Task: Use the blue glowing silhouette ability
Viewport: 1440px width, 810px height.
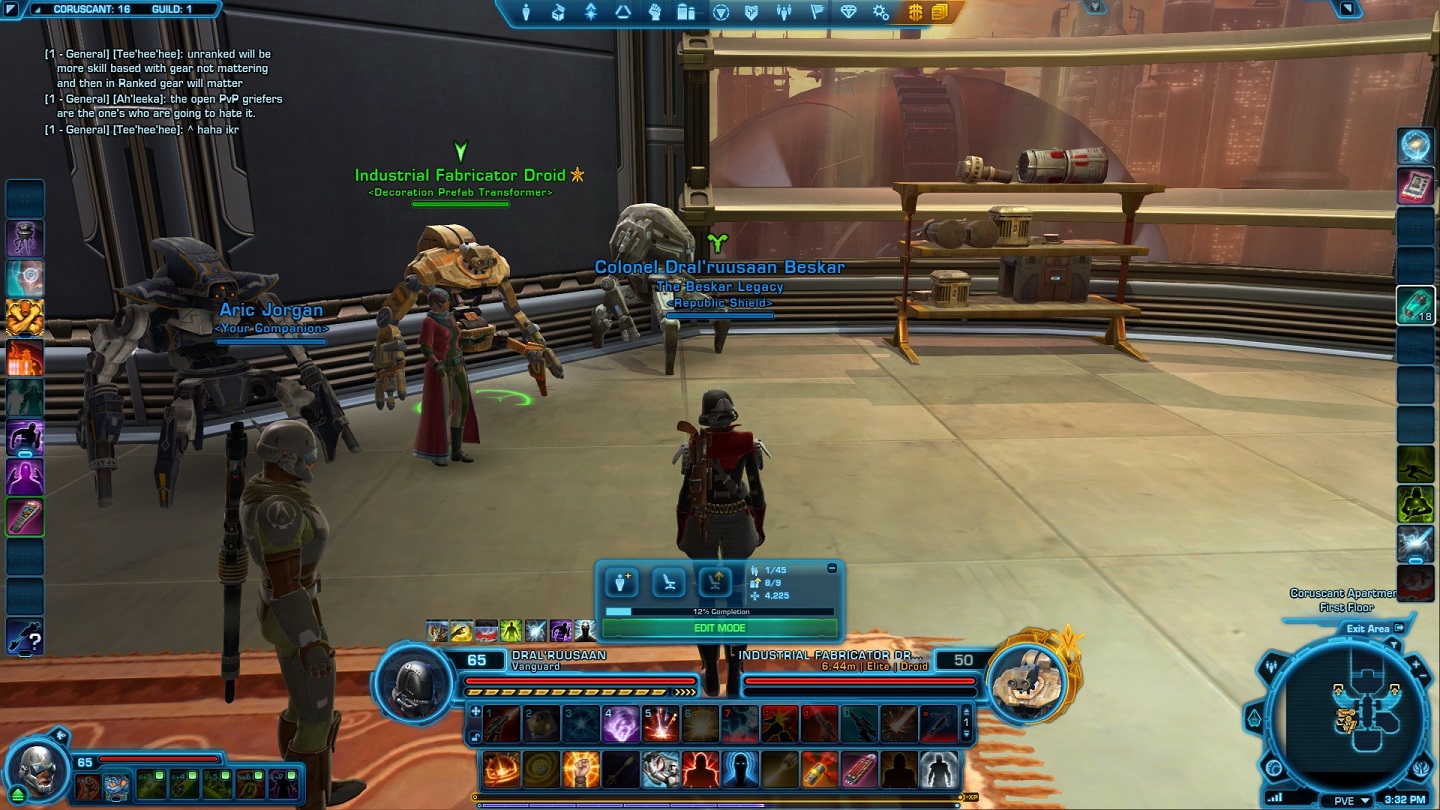Action: 740,769
